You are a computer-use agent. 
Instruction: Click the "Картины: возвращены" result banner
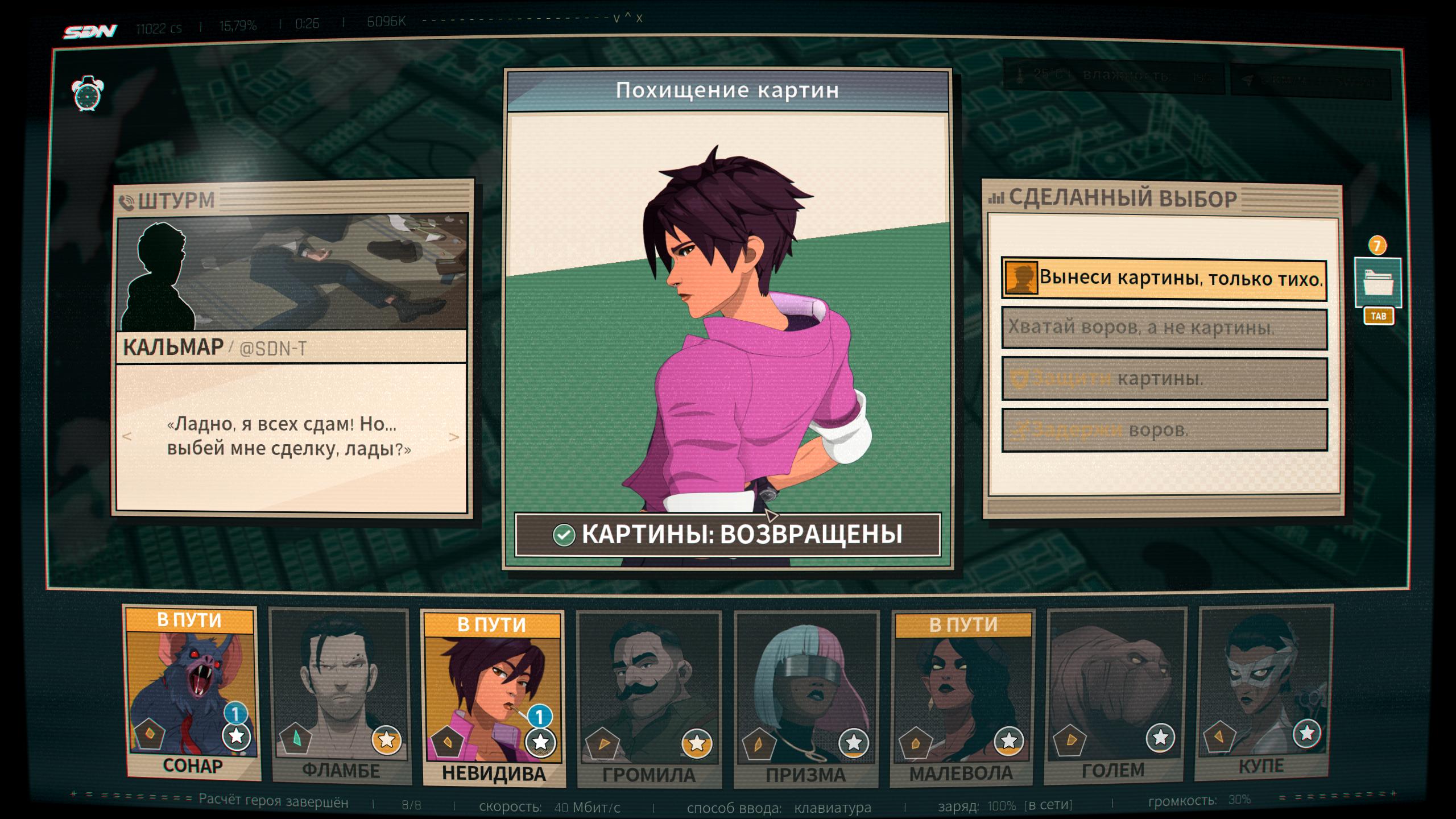coord(727,535)
